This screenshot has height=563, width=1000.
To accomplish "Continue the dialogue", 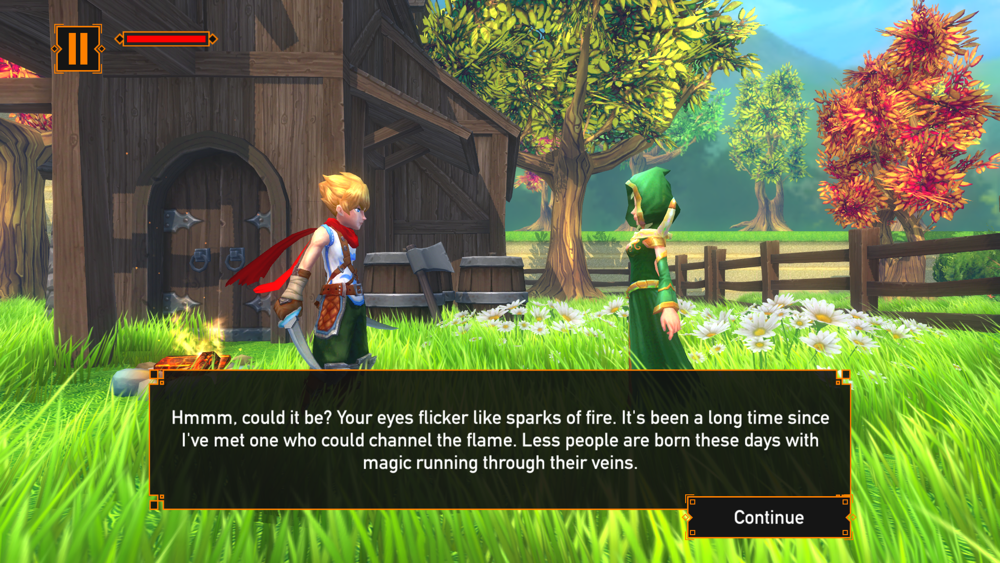I will (768, 517).
